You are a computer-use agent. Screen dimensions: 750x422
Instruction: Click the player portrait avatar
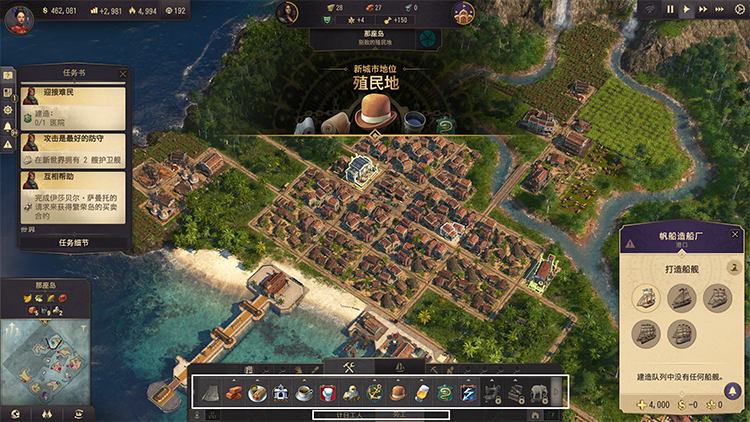coord(18,18)
